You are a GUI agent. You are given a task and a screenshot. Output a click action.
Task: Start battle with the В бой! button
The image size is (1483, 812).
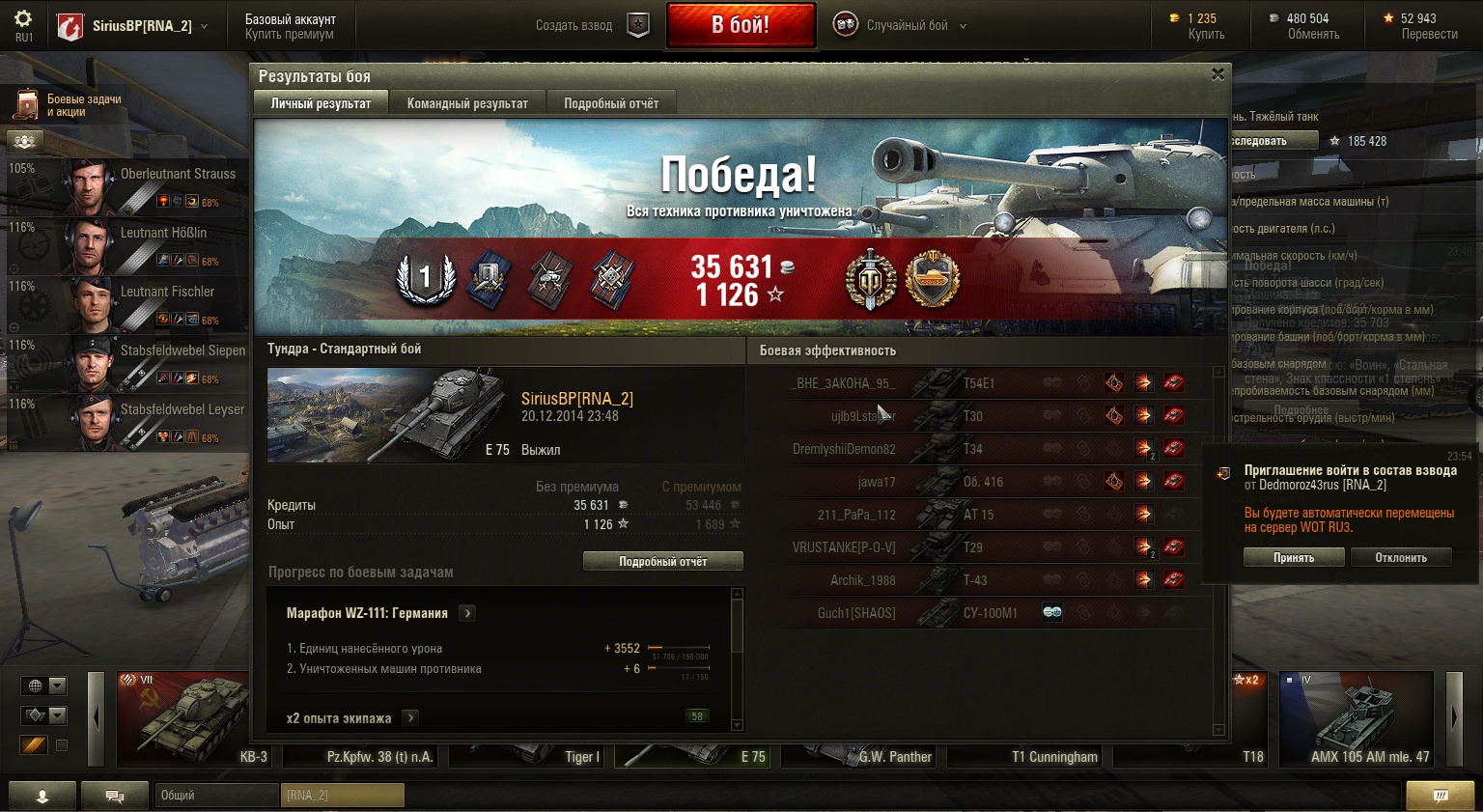click(x=741, y=25)
